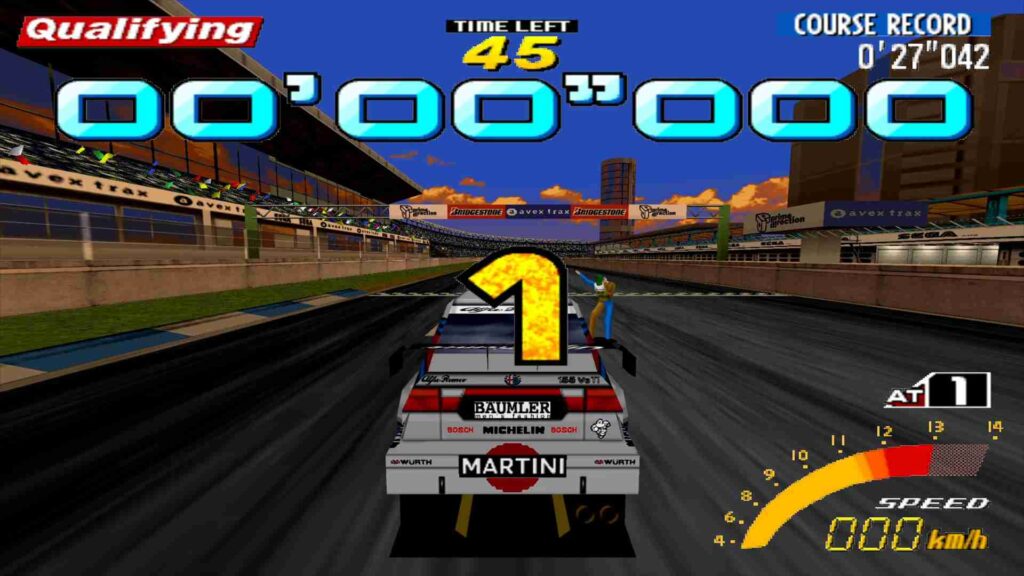1024x576 pixels.
Task: Select the AT gear indicator
Action: click(937, 391)
